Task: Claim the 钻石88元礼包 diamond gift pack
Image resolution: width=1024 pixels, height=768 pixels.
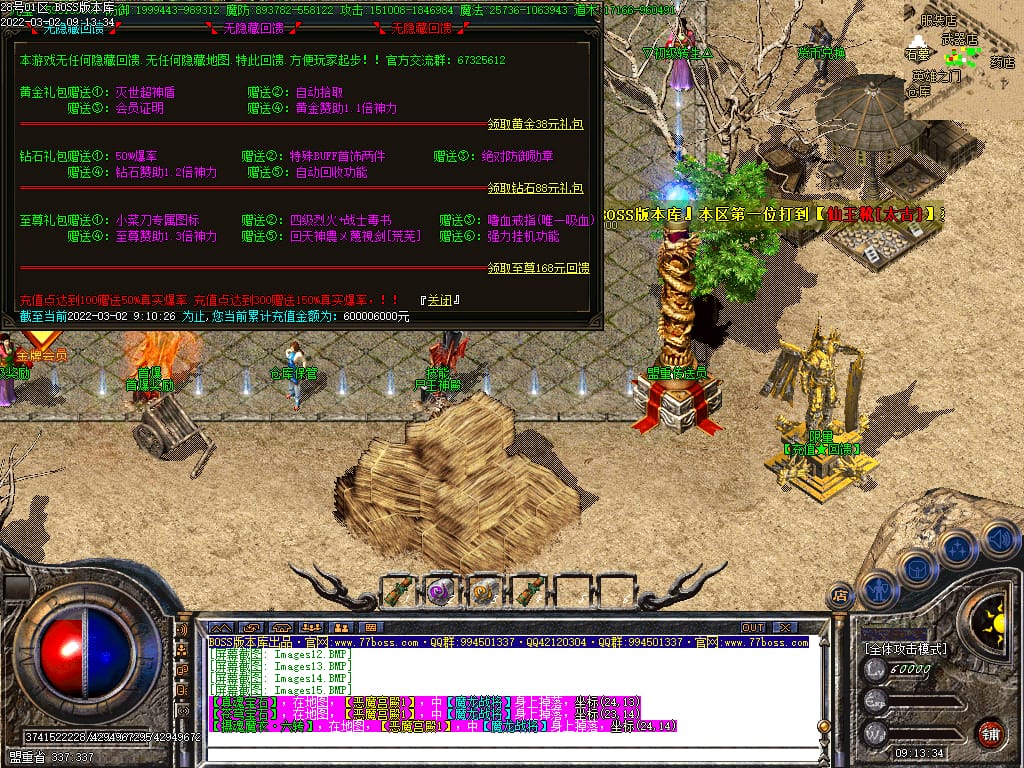Action: click(x=535, y=188)
